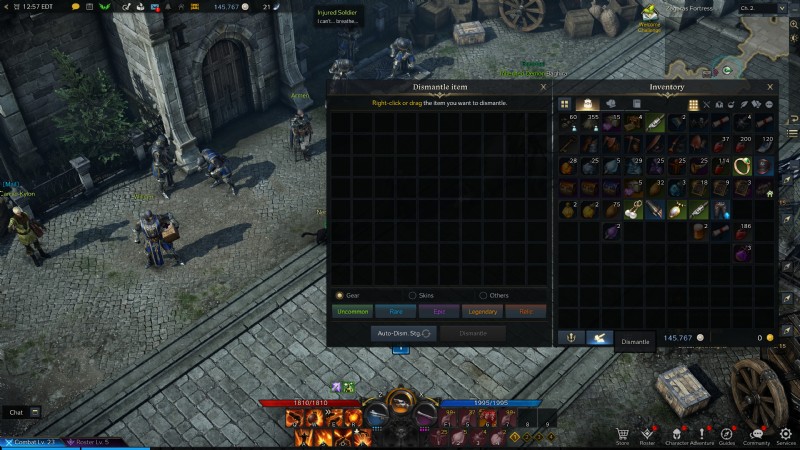Close the Inventory window
Viewport: 800px width, 450px height.
[769, 87]
